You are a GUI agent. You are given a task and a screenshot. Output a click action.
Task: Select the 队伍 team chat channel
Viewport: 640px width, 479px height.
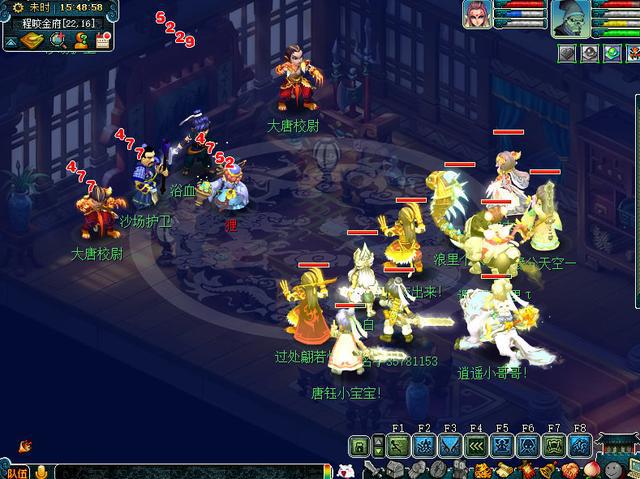(x=17, y=471)
